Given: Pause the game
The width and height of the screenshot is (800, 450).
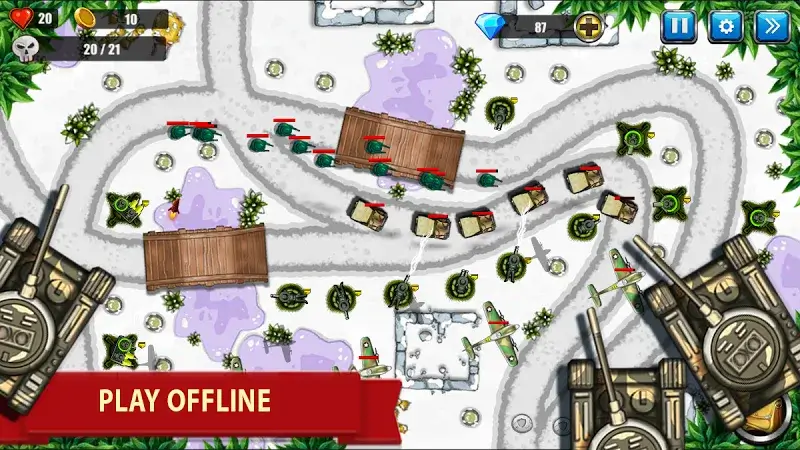Looking at the screenshot, I should [x=677, y=26].
